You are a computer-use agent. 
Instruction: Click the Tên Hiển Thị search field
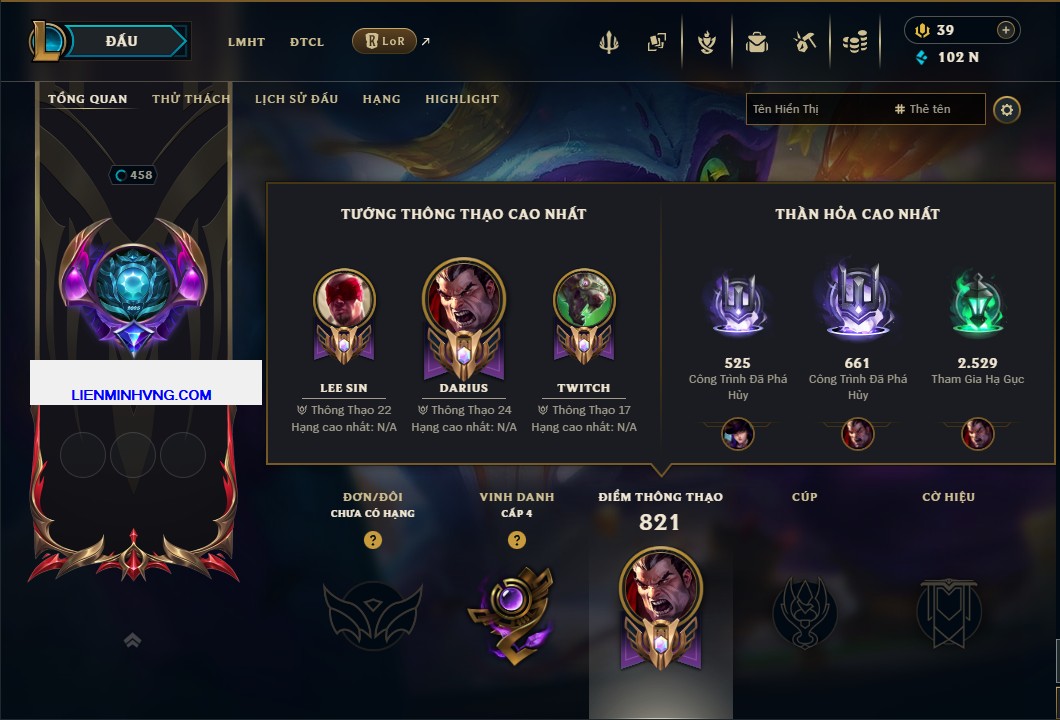pyautogui.click(x=815, y=109)
